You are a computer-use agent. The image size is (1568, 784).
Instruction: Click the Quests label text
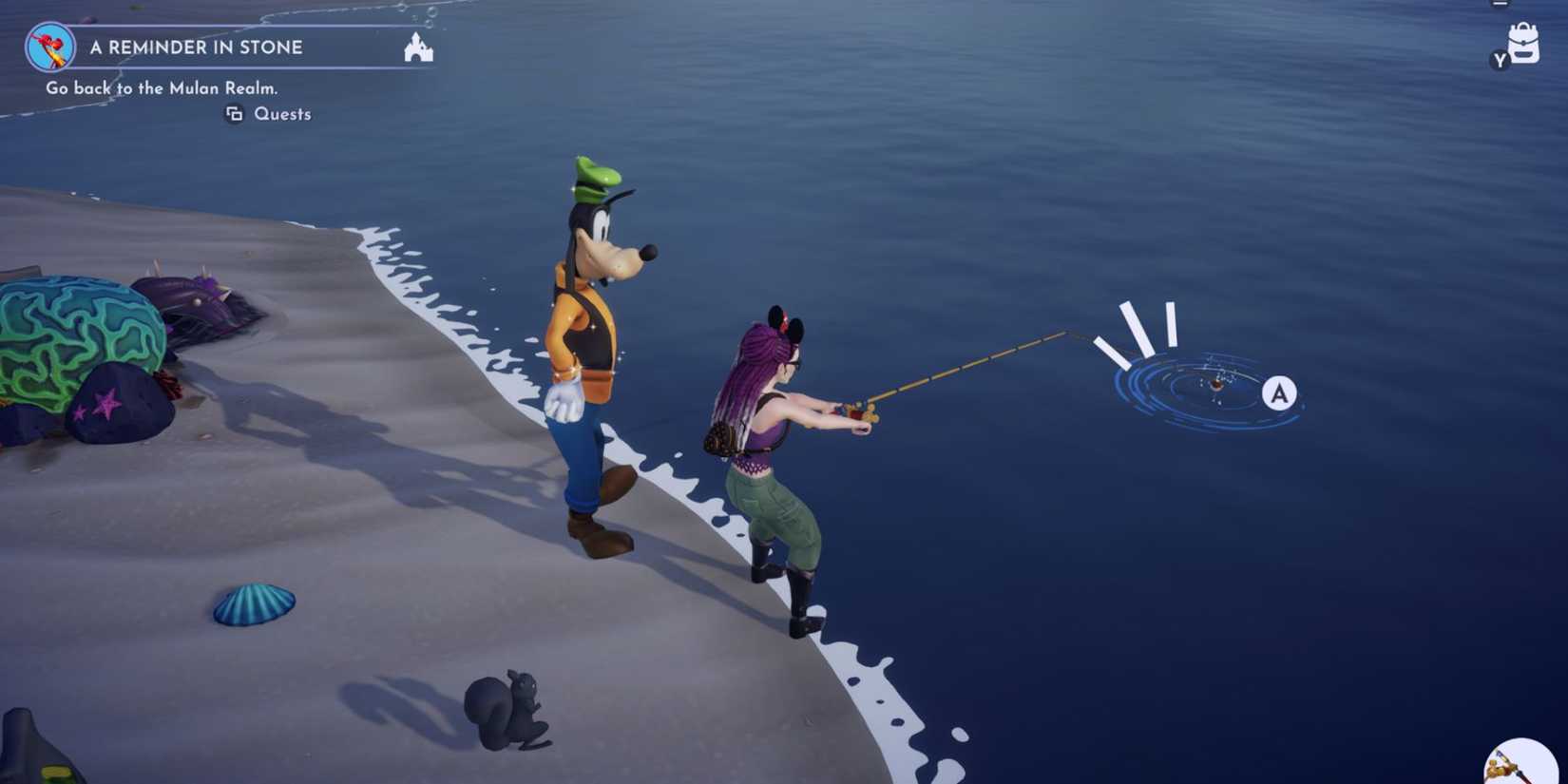pyautogui.click(x=282, y=113)
